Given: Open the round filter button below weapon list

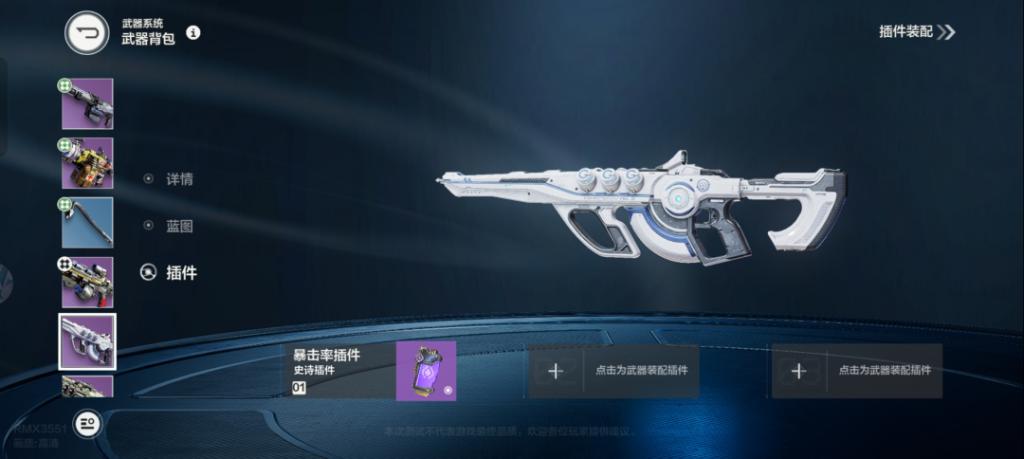Looking at the screenshot, I should (88, 424).
